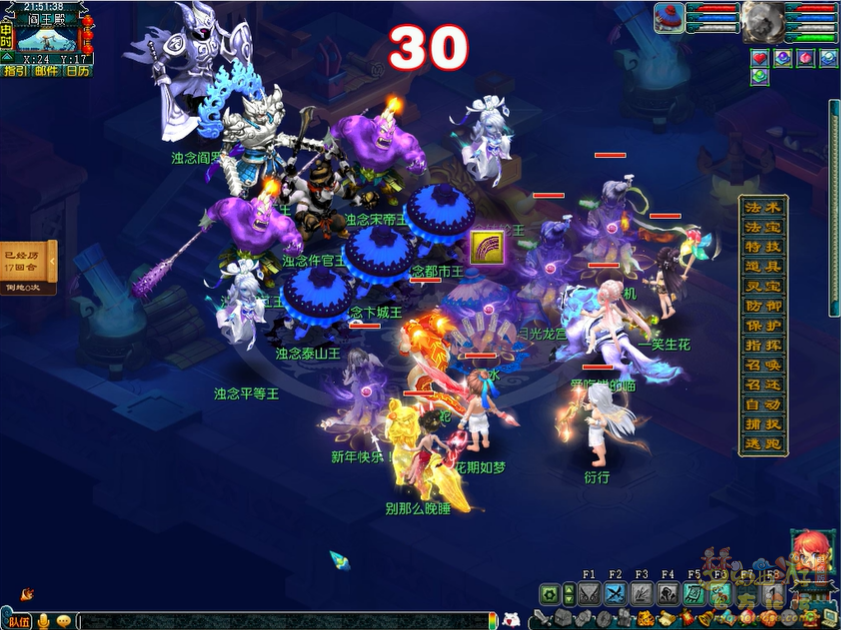The image size is (841, 630).
Task: Open the 道具 items command
Action: [x=763, y=267]
